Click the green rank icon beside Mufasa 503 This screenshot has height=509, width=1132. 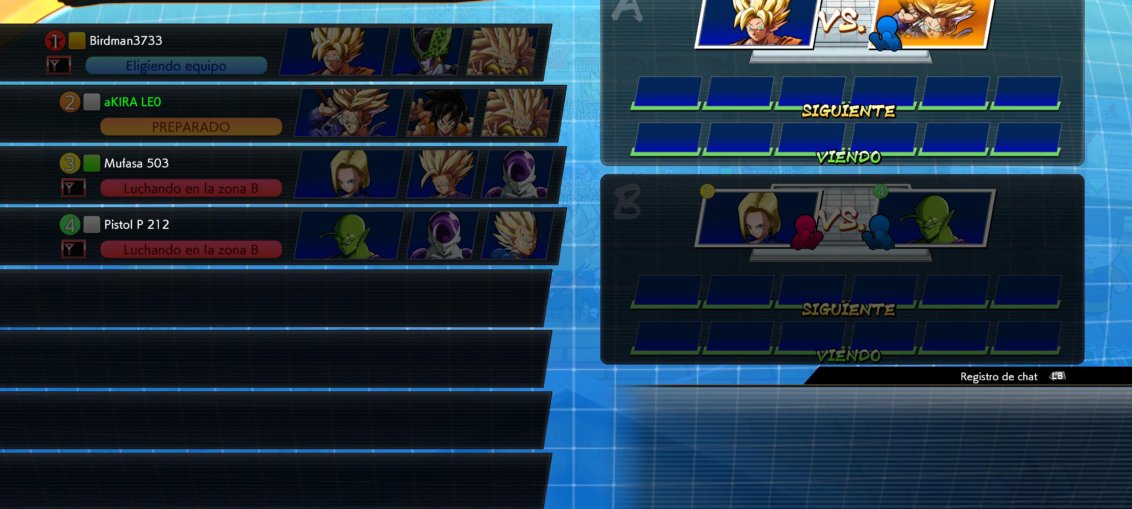(x=92, y=163)
